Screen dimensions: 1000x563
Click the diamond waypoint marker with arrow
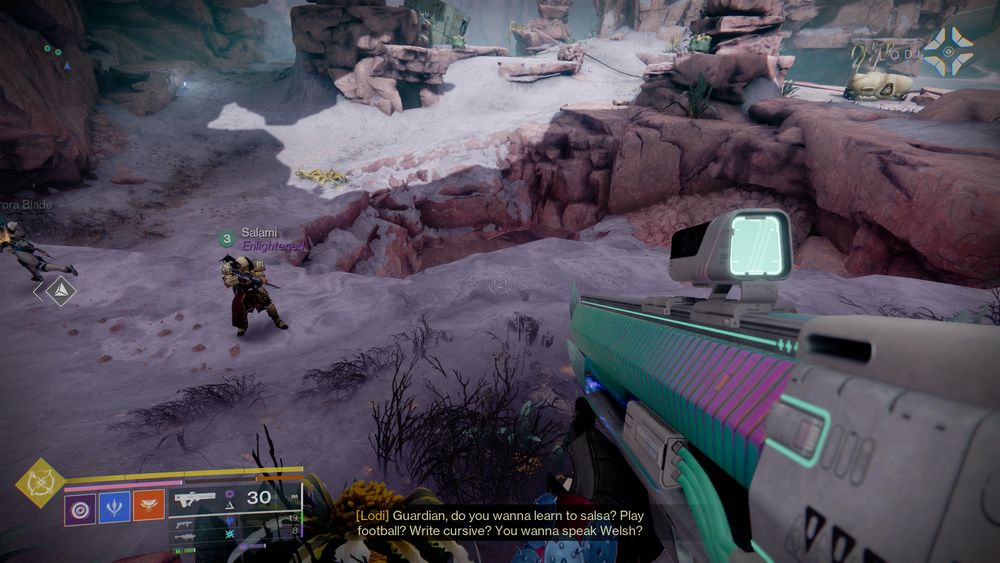coord(60,291)
